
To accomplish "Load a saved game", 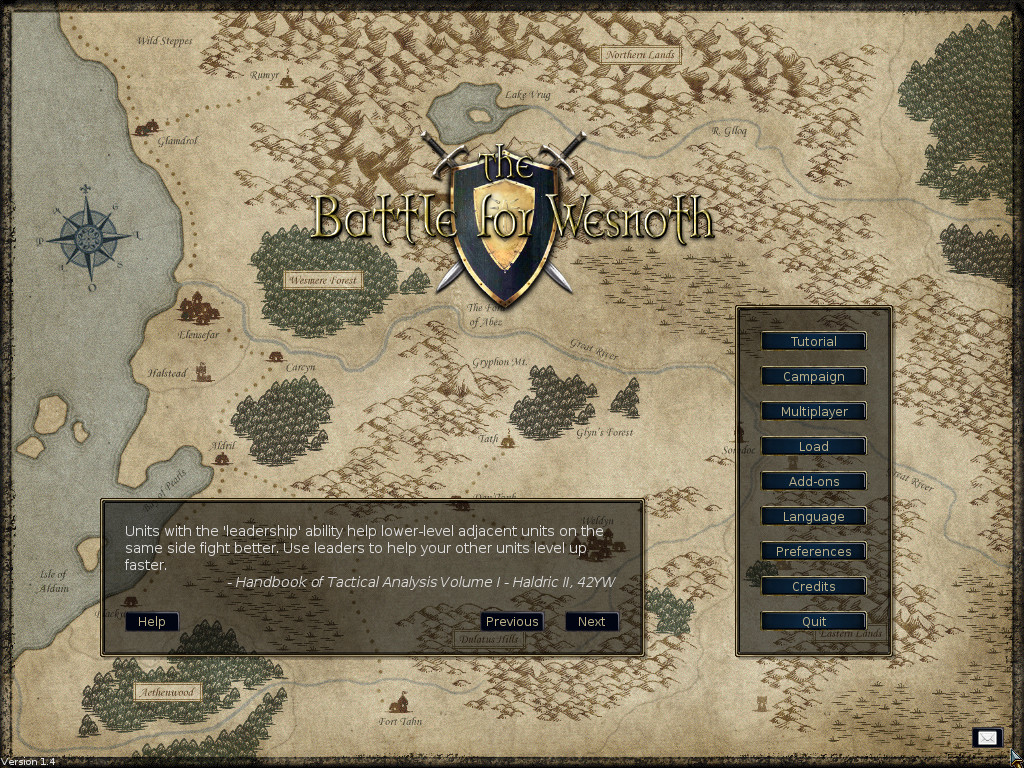I will 813,447.
